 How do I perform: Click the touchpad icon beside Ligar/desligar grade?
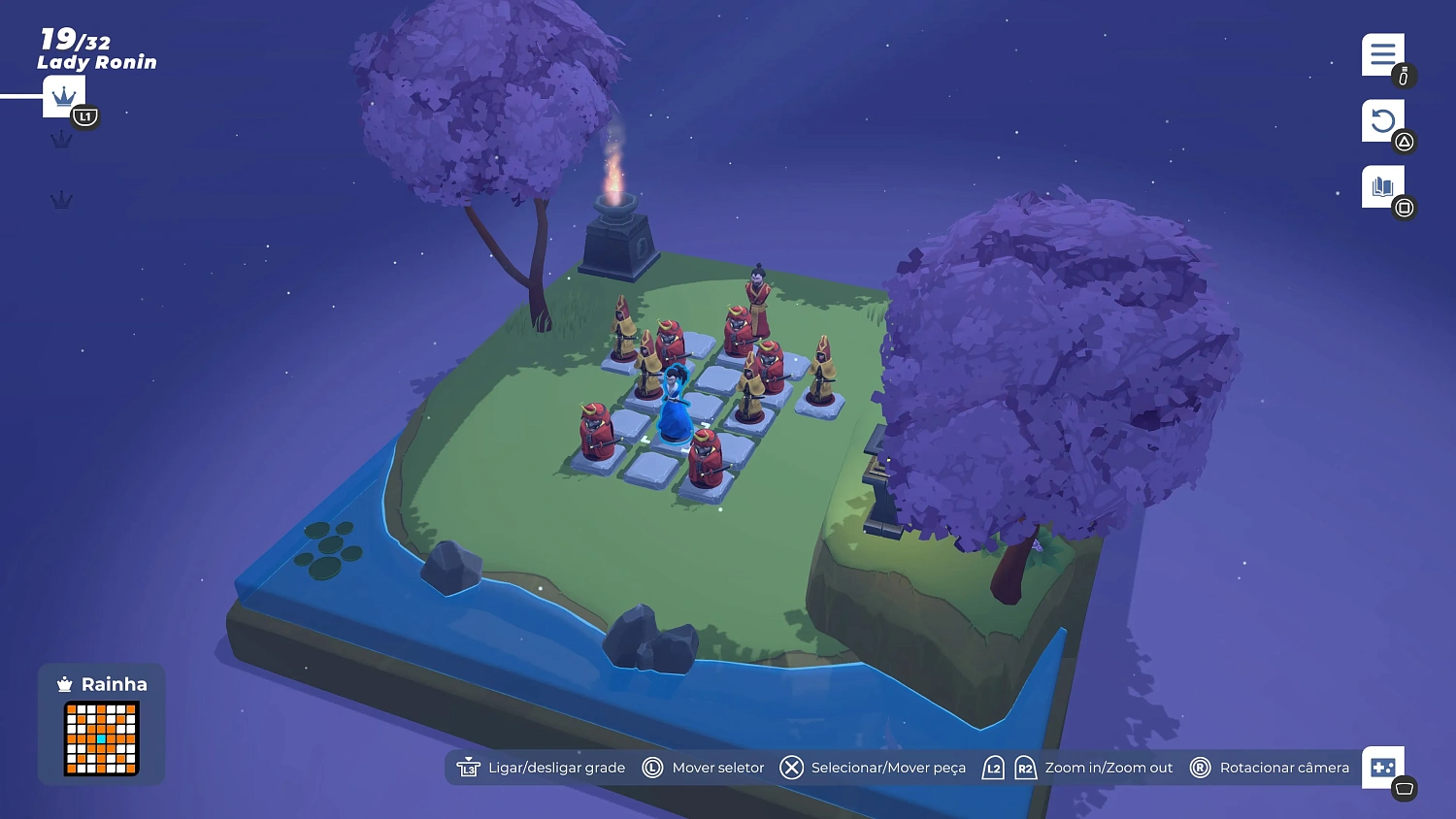(x=469, y=767)
